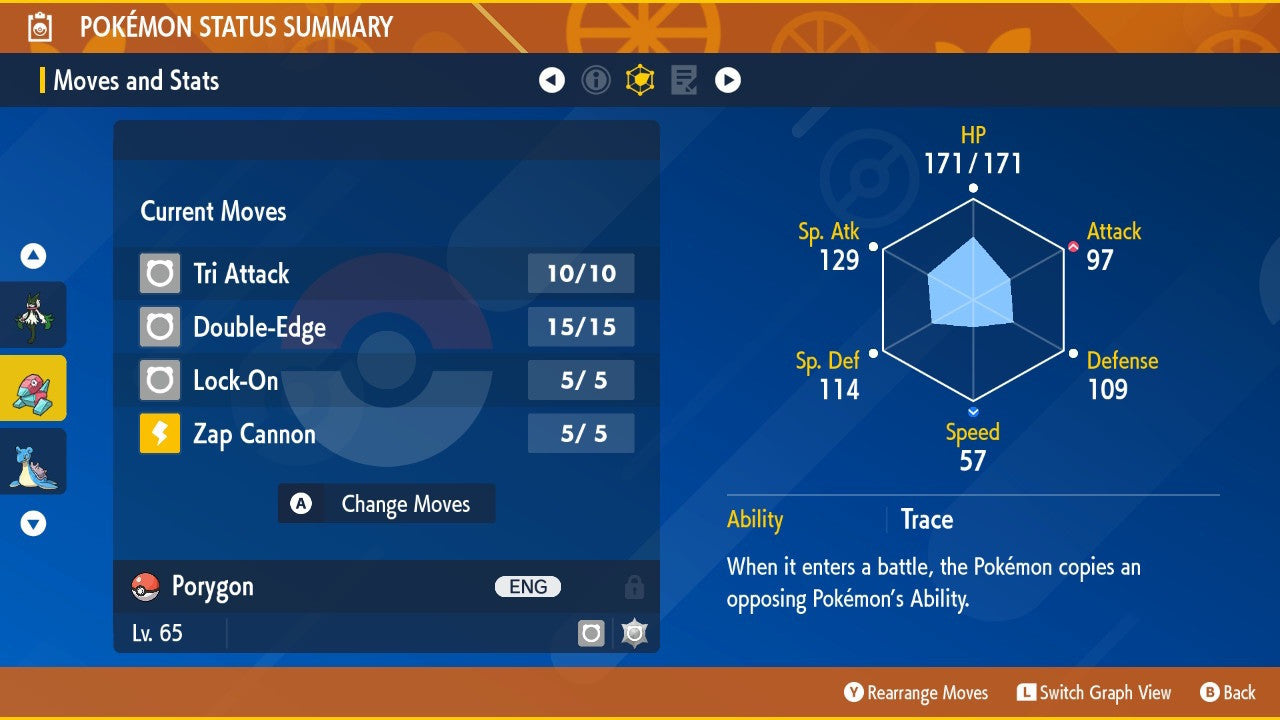1280x720 pixels.
Task: Go Back from the status summary
Action: coord(1228,693)
